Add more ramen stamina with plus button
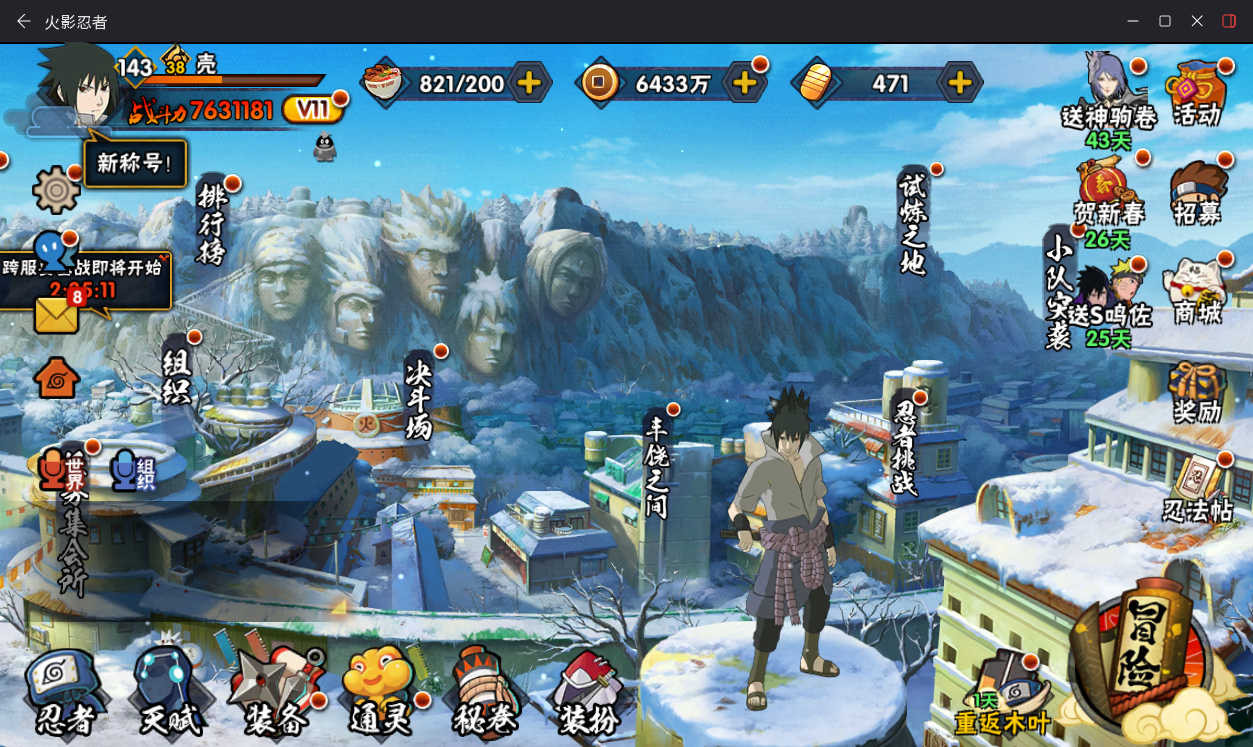Viewport: 1253px width, 747px height. (x=530, y=83)
